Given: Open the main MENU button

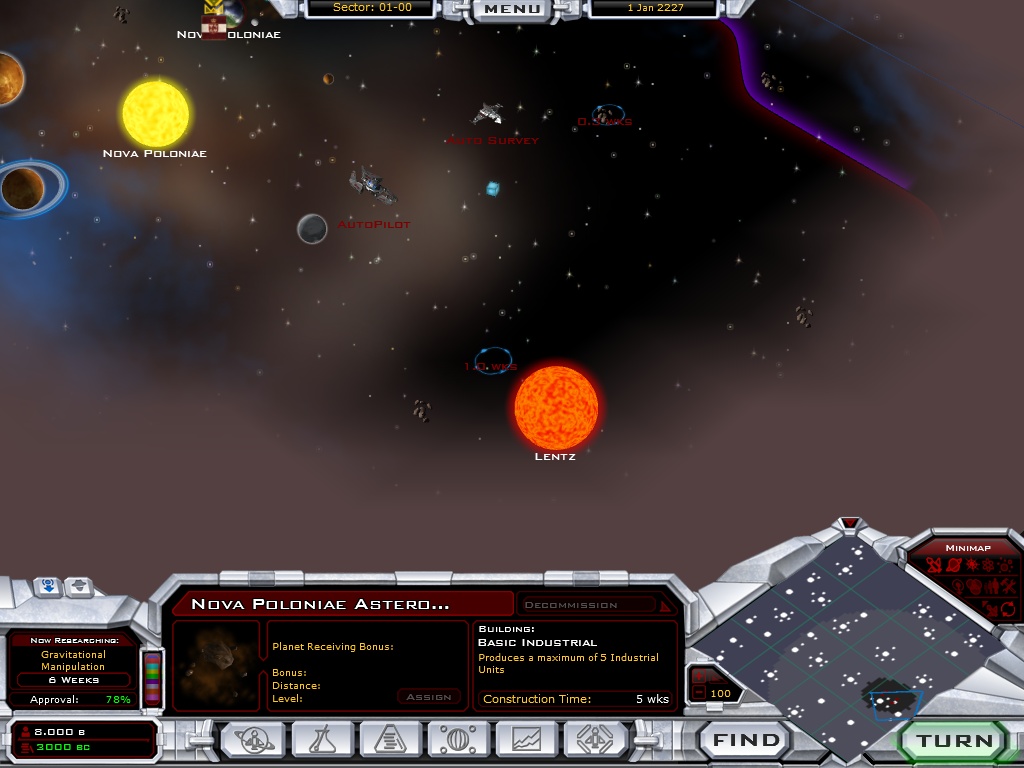Looking at the screenshot, I should click(512, 9).
